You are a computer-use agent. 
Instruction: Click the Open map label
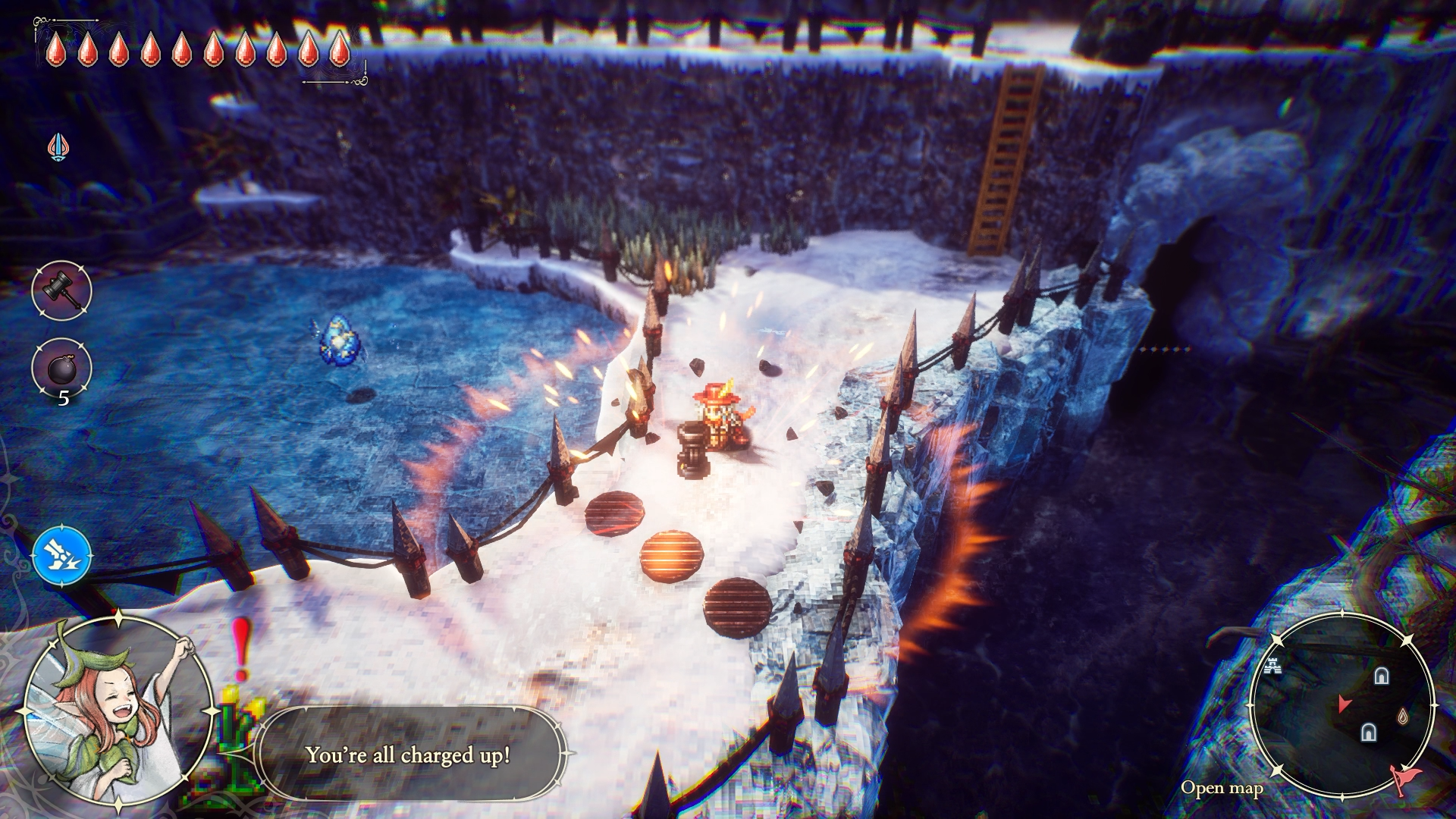[x=1221, y=788]
